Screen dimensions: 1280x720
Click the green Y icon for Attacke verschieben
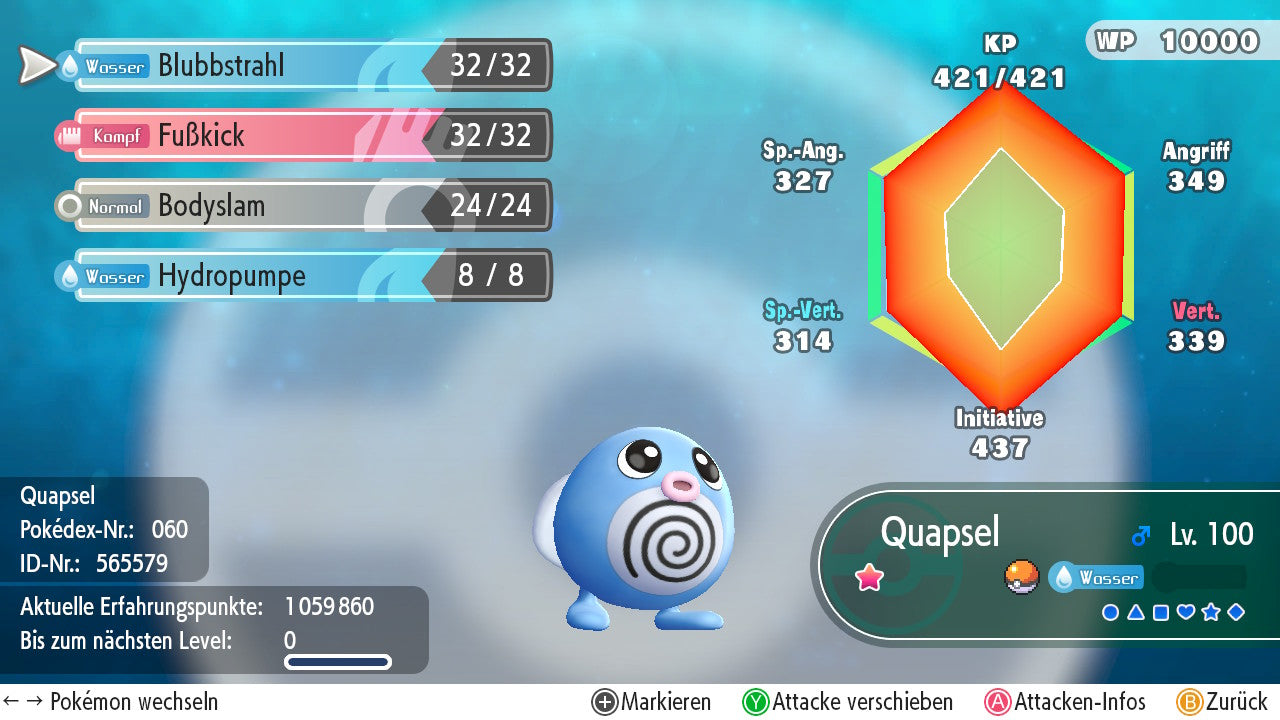[755, 701]
